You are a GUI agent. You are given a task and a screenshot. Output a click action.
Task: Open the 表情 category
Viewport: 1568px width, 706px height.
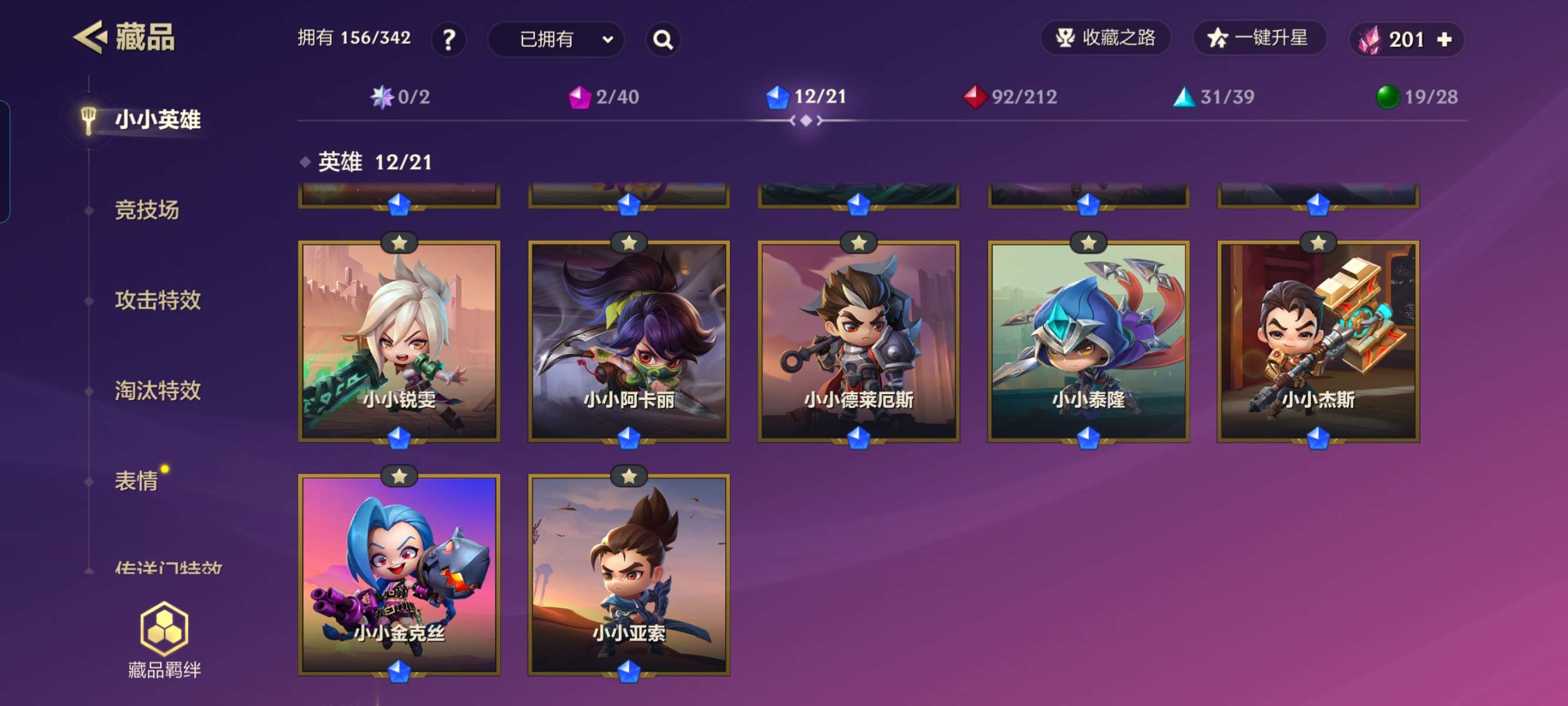(x=137, y=481)
